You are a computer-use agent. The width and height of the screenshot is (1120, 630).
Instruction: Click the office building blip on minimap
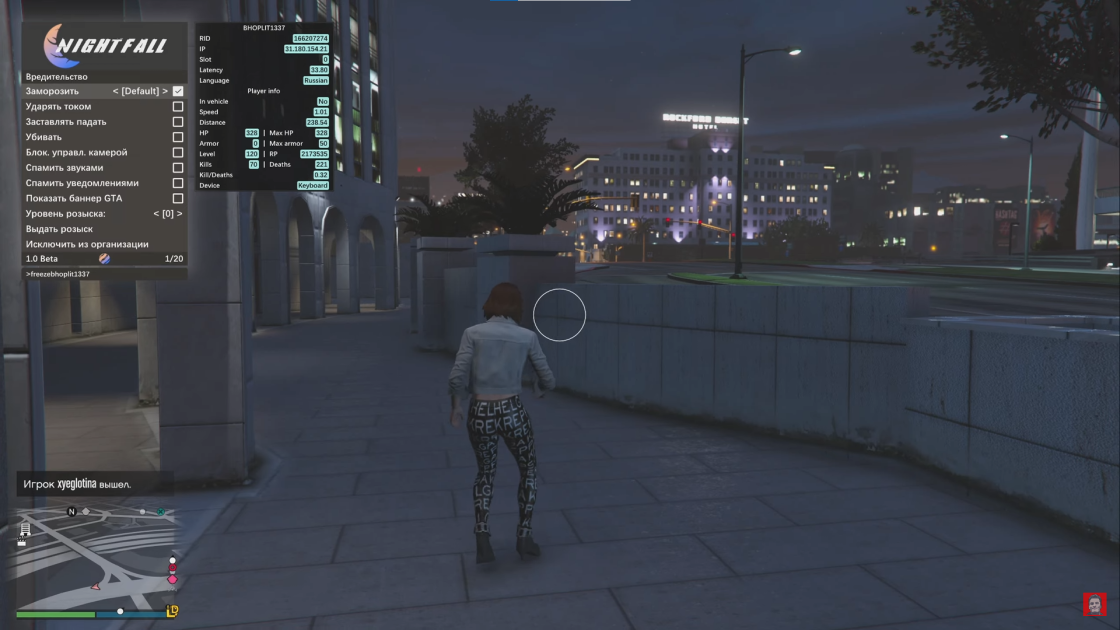coord(25,529)
